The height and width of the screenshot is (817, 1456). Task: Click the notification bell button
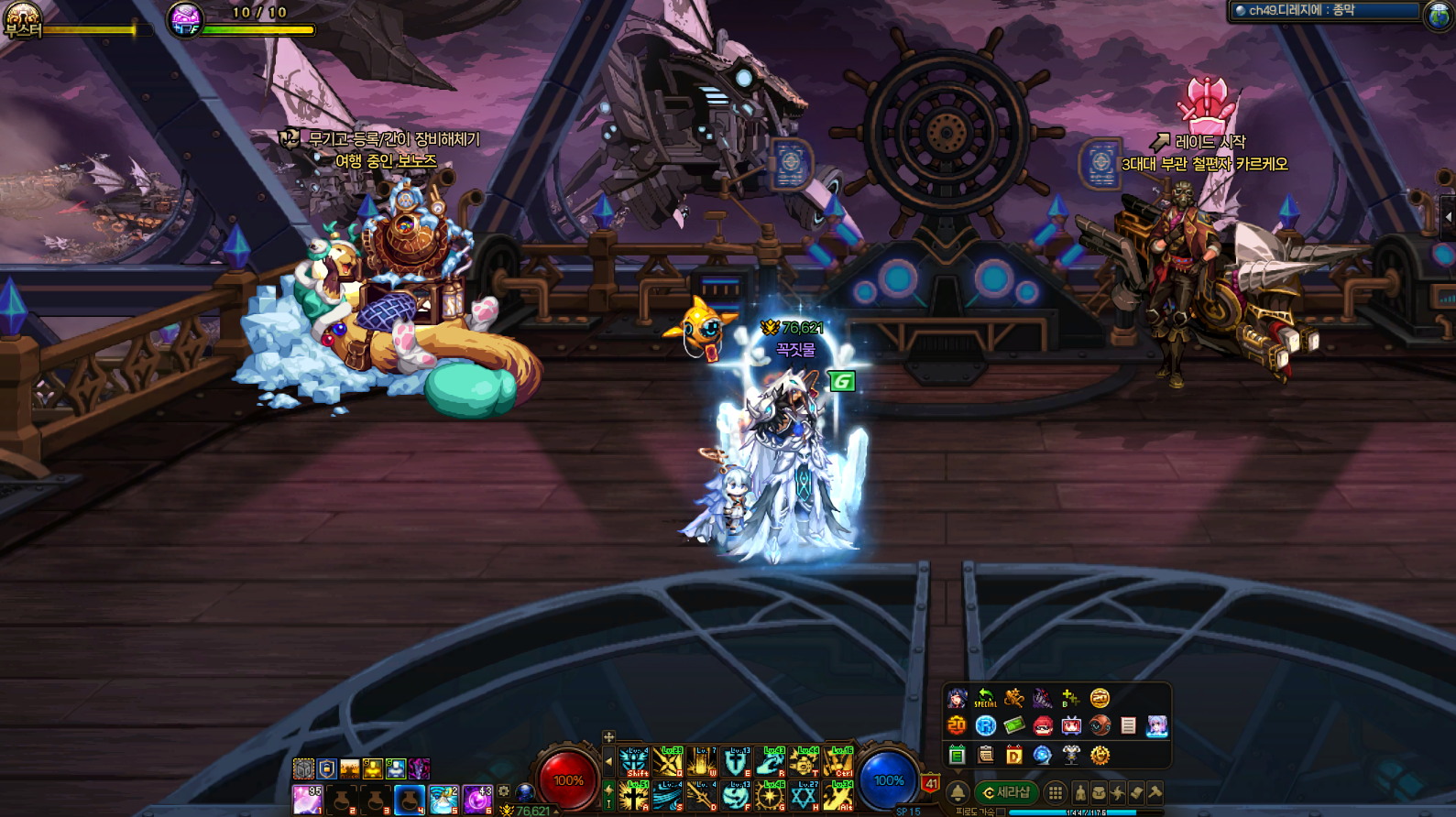click(x=958, y=792)
